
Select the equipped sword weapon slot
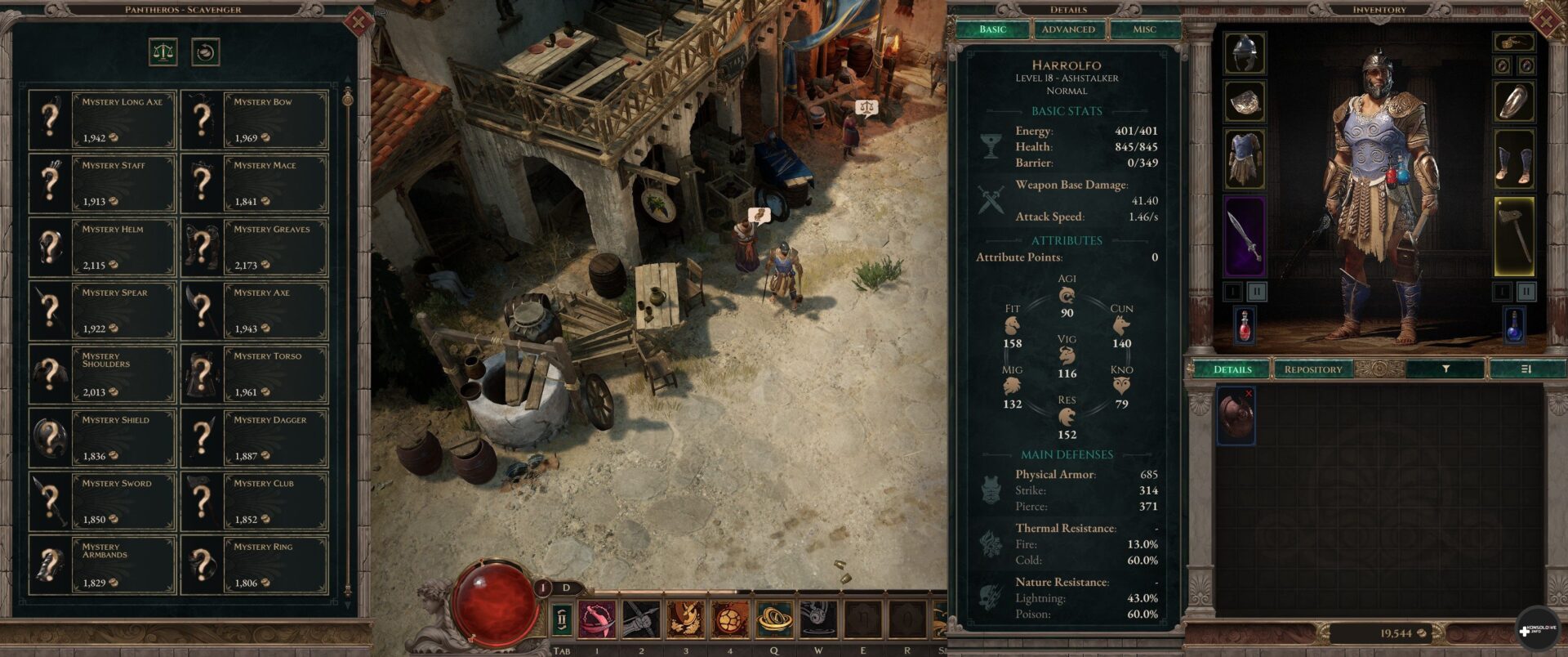(1245, 236)
